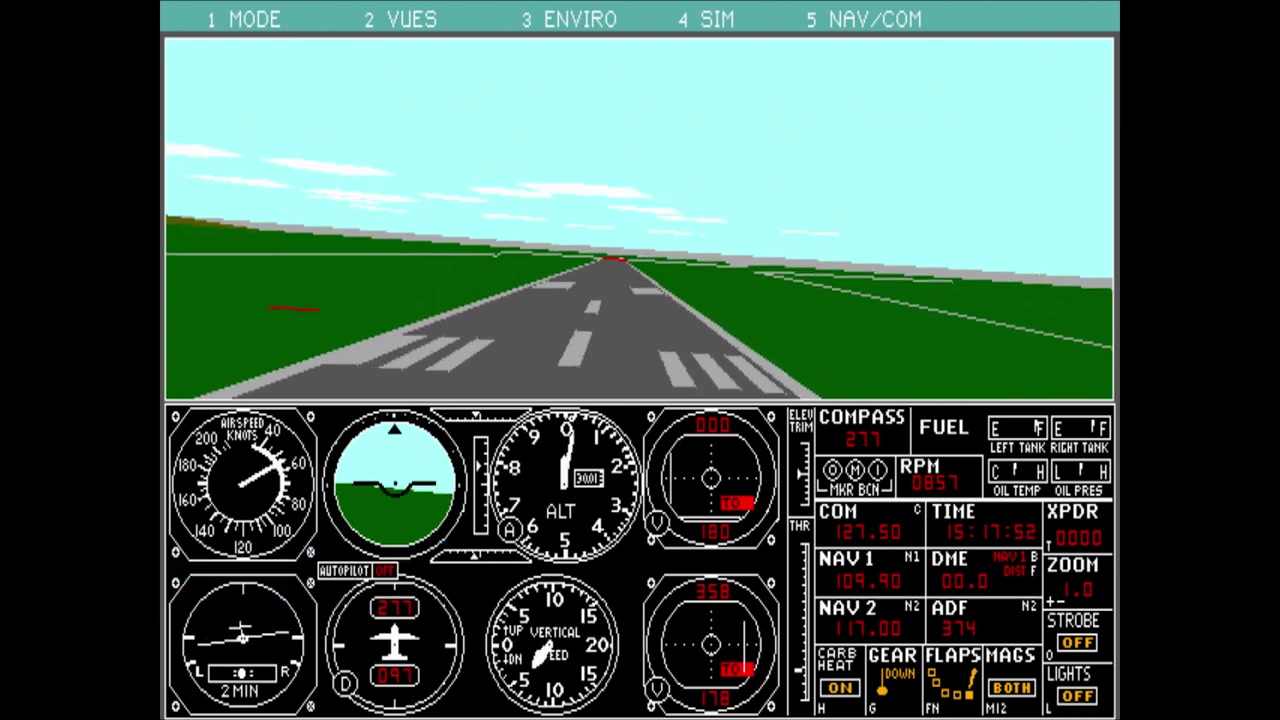Open the 5 NAV/COM menu
Image resolution: width=1280 pixels, height=720 pixels.
864,19
